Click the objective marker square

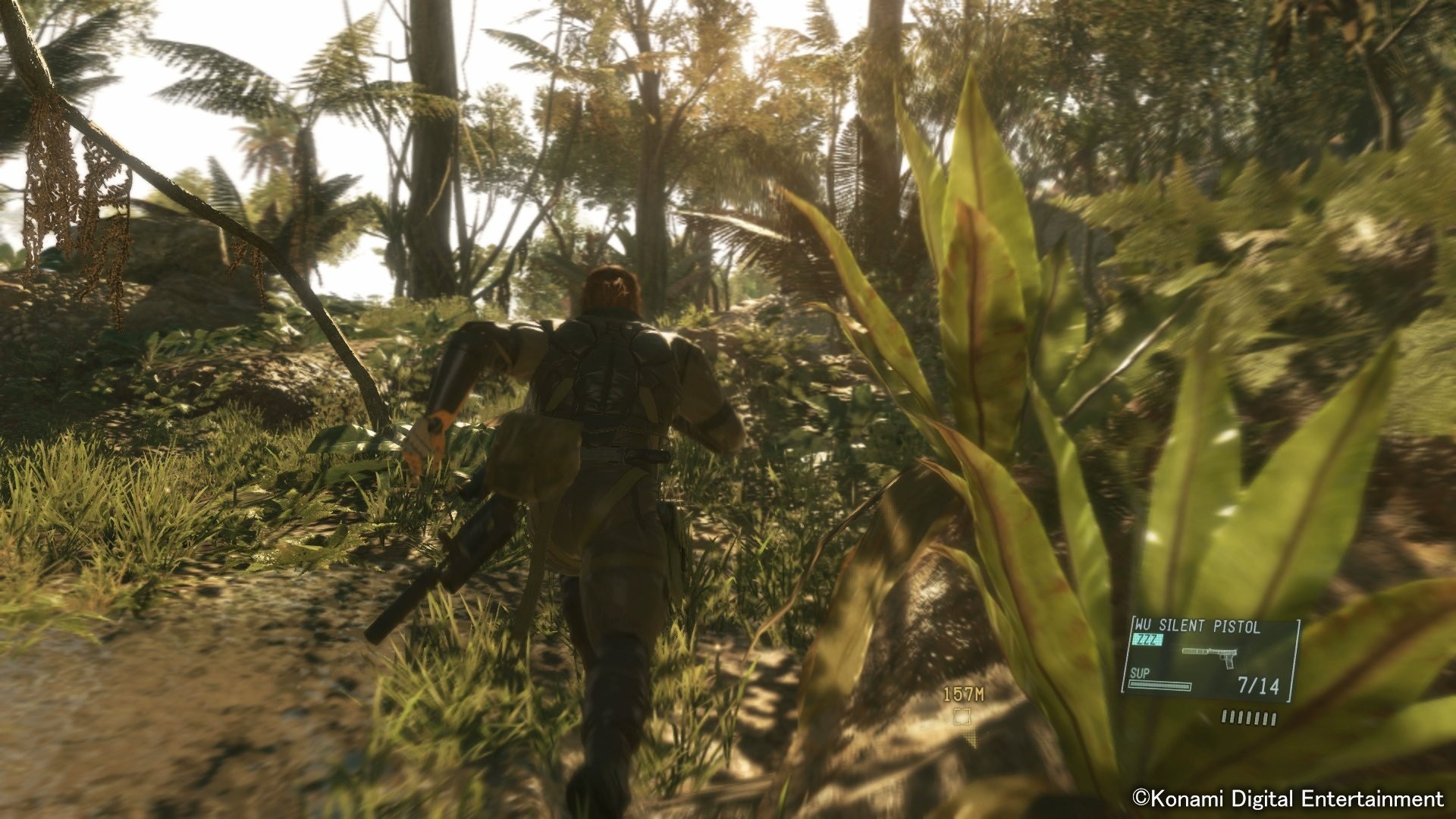click(962, 717)
